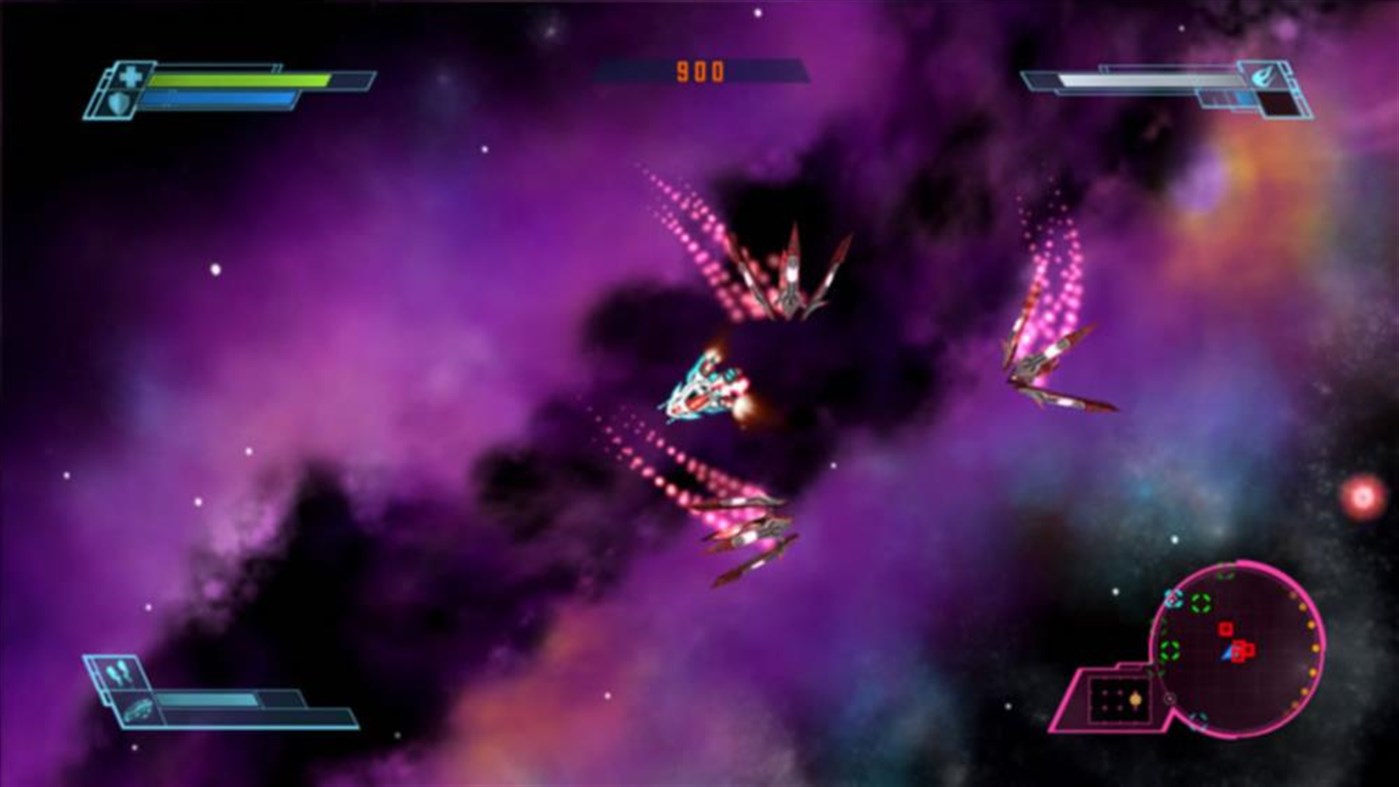The height and width of the screenshot is (787, 1399).
Task: Click the cyan ally marker on the minimap edge
Action: (1173, 598)
